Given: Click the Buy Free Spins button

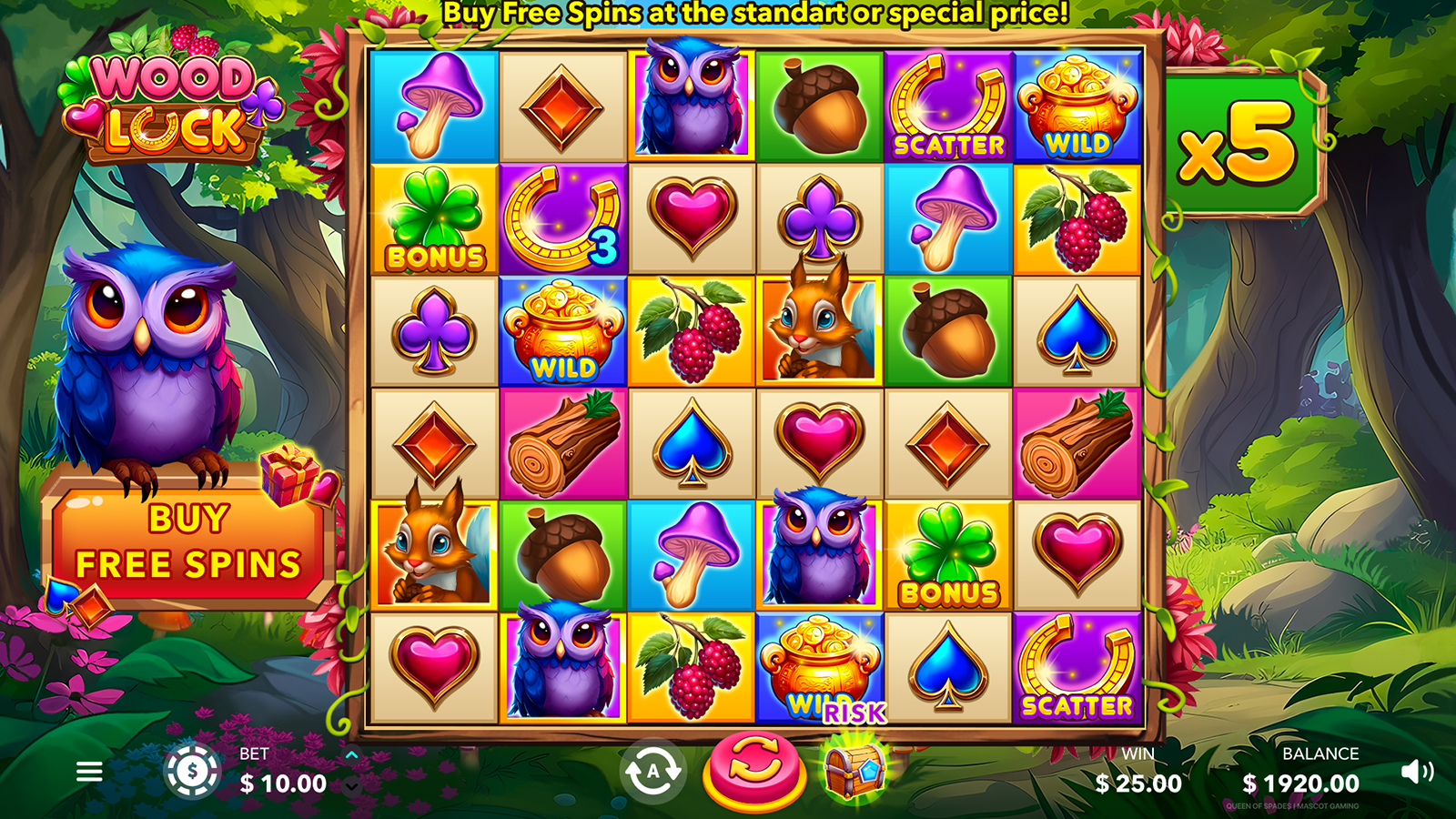Looking at the screenshot, I should tap(188, 542).
